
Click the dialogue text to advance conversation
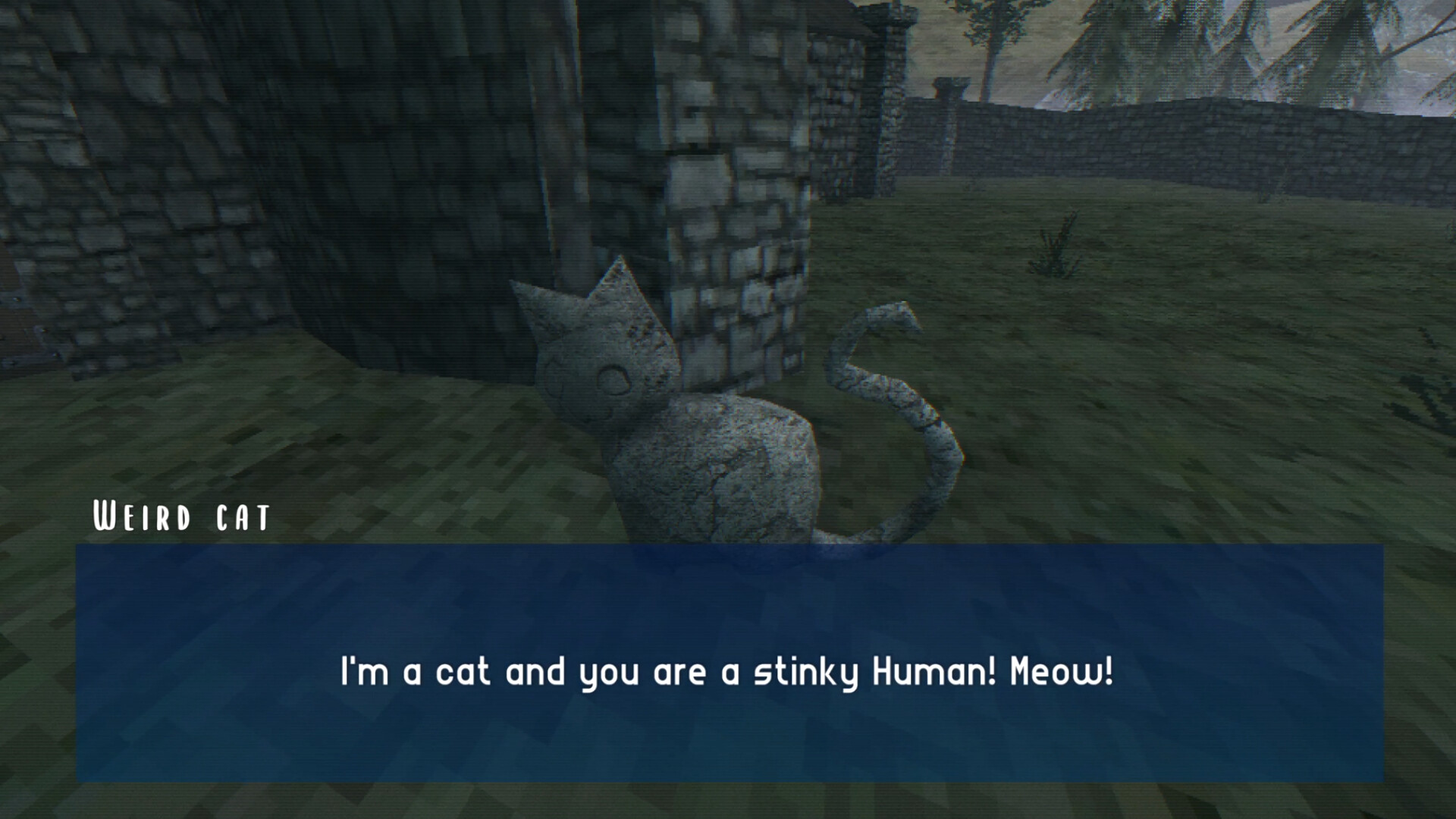click(x=728, y=670)
